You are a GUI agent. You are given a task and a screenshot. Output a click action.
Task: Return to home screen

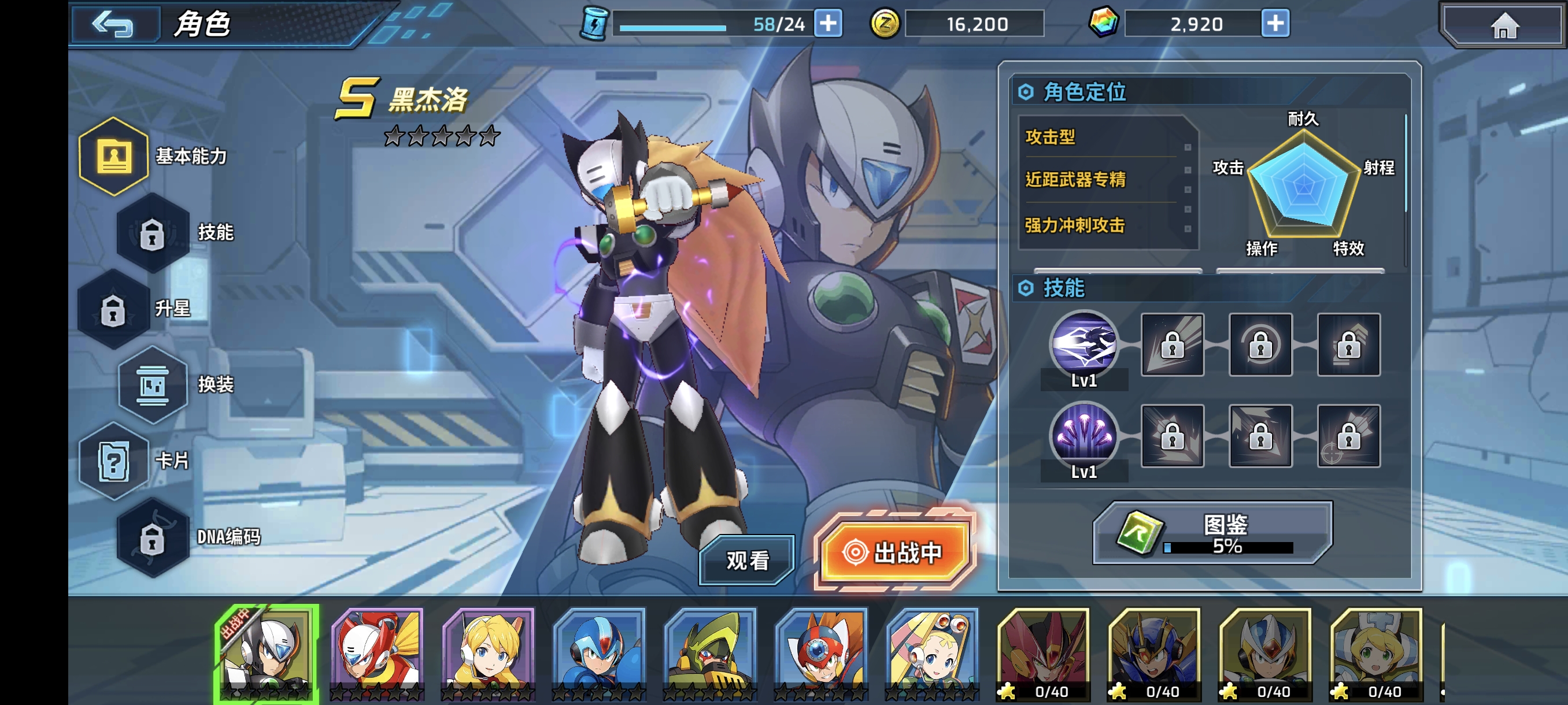(1504, 25)
